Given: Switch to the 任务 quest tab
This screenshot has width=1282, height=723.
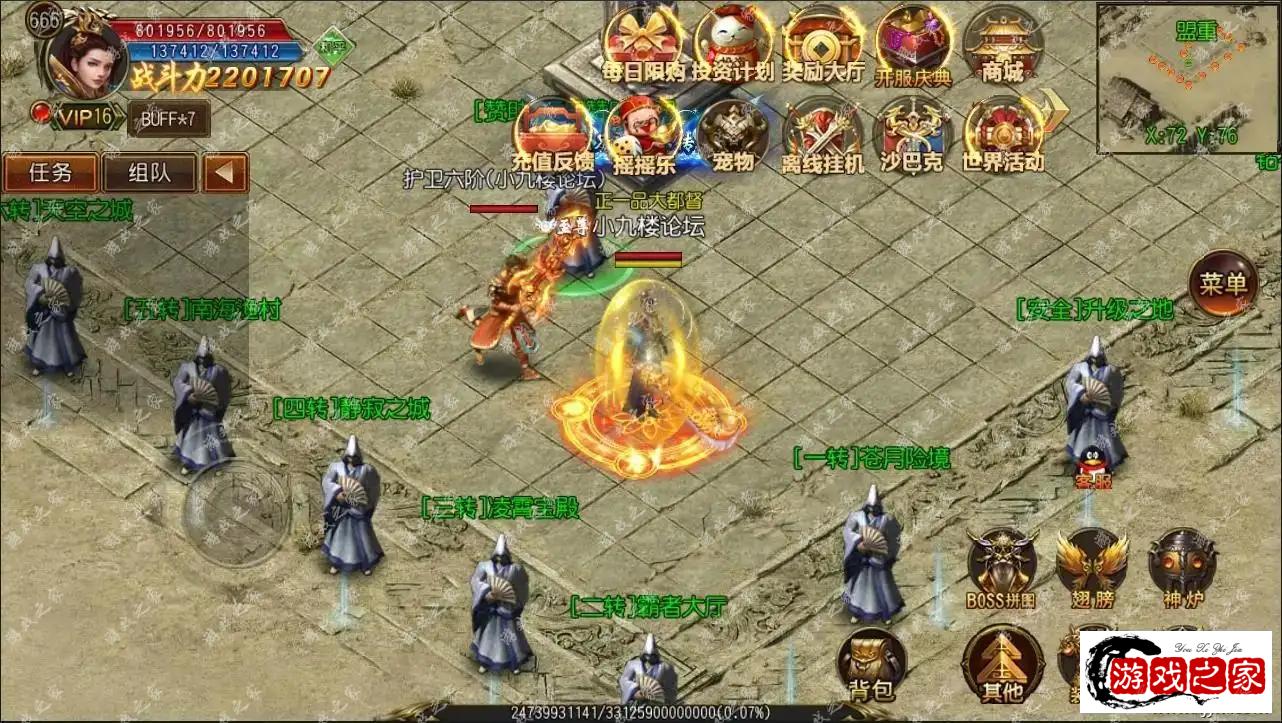Looking at the screenshot, I should tap(51, 173).
